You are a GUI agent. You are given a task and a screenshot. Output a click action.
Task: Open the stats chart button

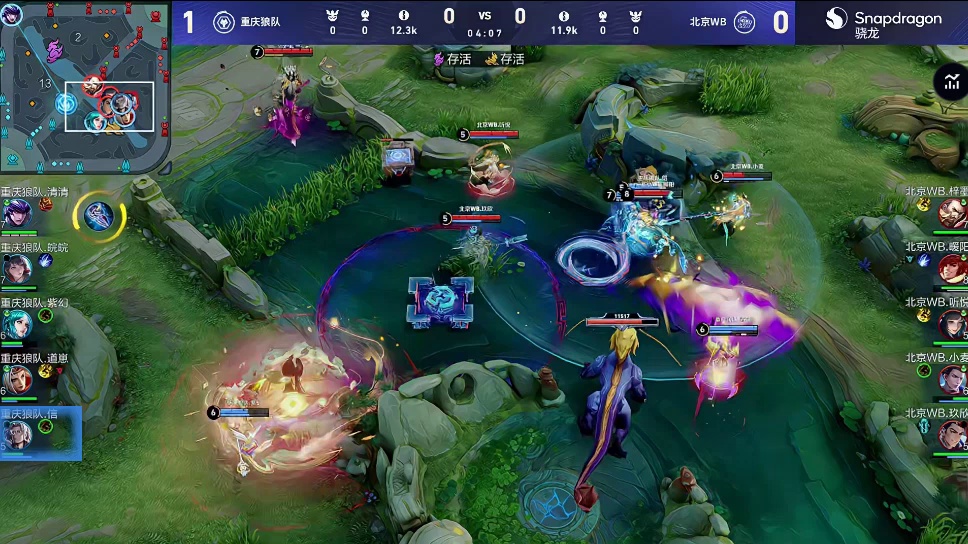[949, 83]
